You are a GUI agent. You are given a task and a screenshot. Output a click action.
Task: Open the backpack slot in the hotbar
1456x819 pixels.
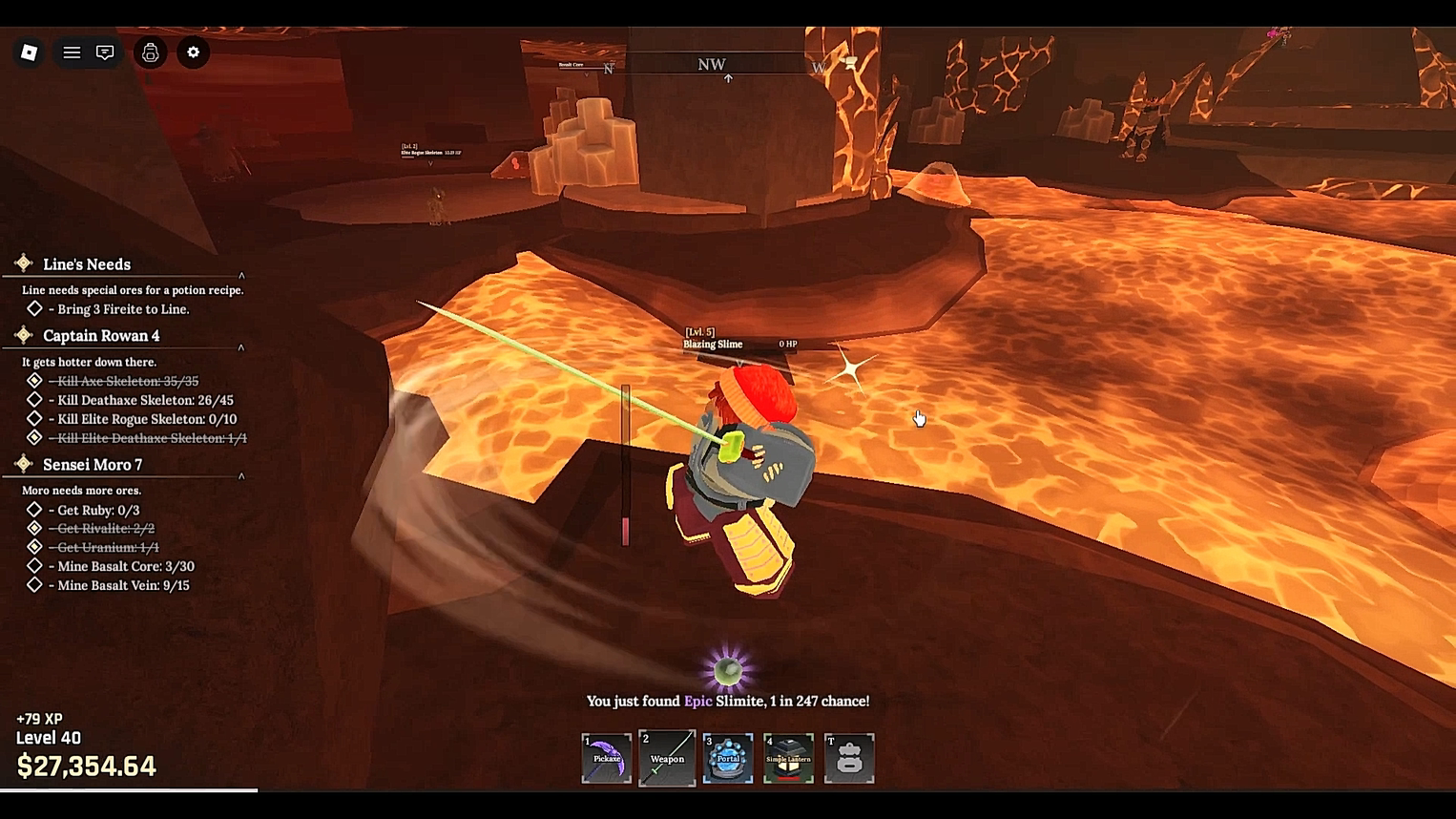click(849, 759)
